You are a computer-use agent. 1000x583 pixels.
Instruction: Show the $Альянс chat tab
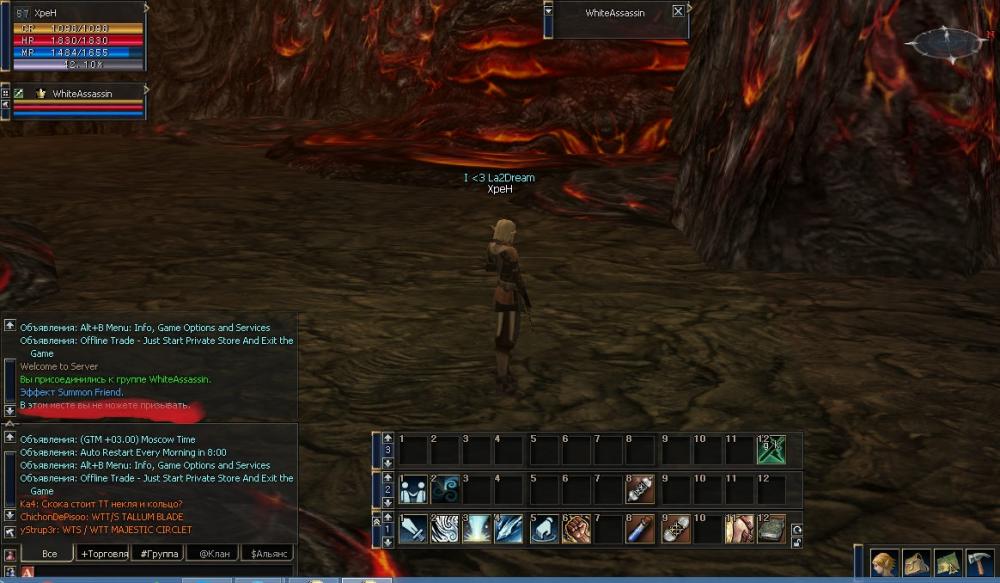click(x=267, y=553)
